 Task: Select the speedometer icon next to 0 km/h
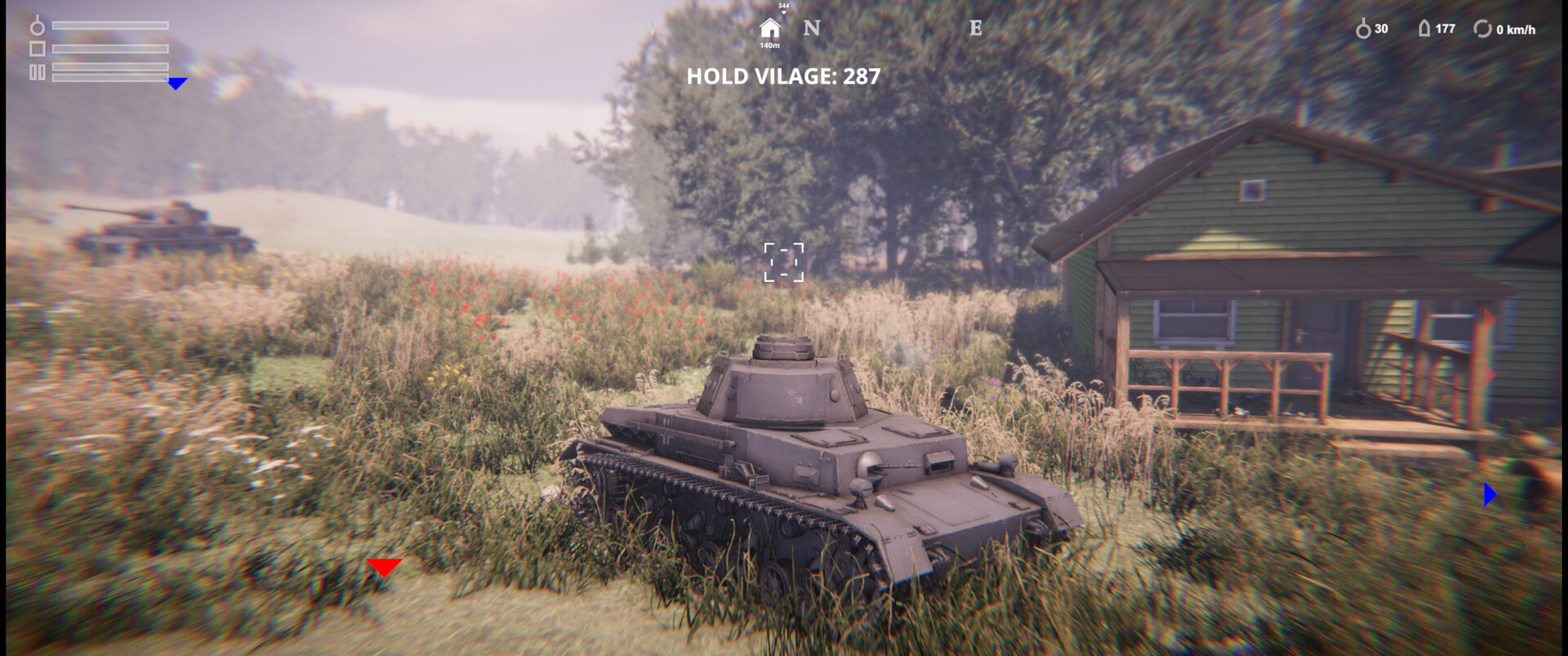coord(1484,29)
